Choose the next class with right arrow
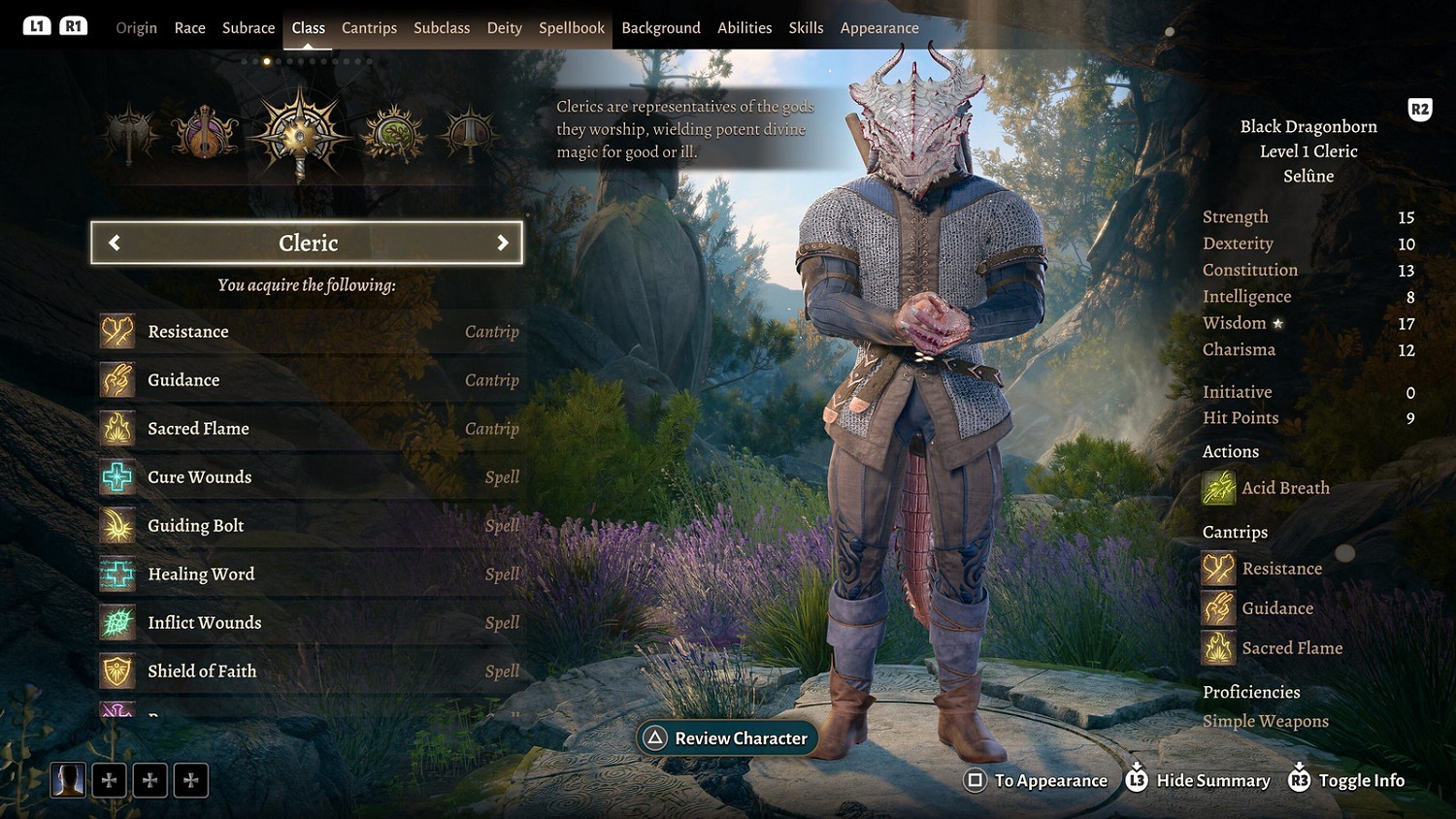This screenshot has height=819, width=1456. [x=502, y=243]
